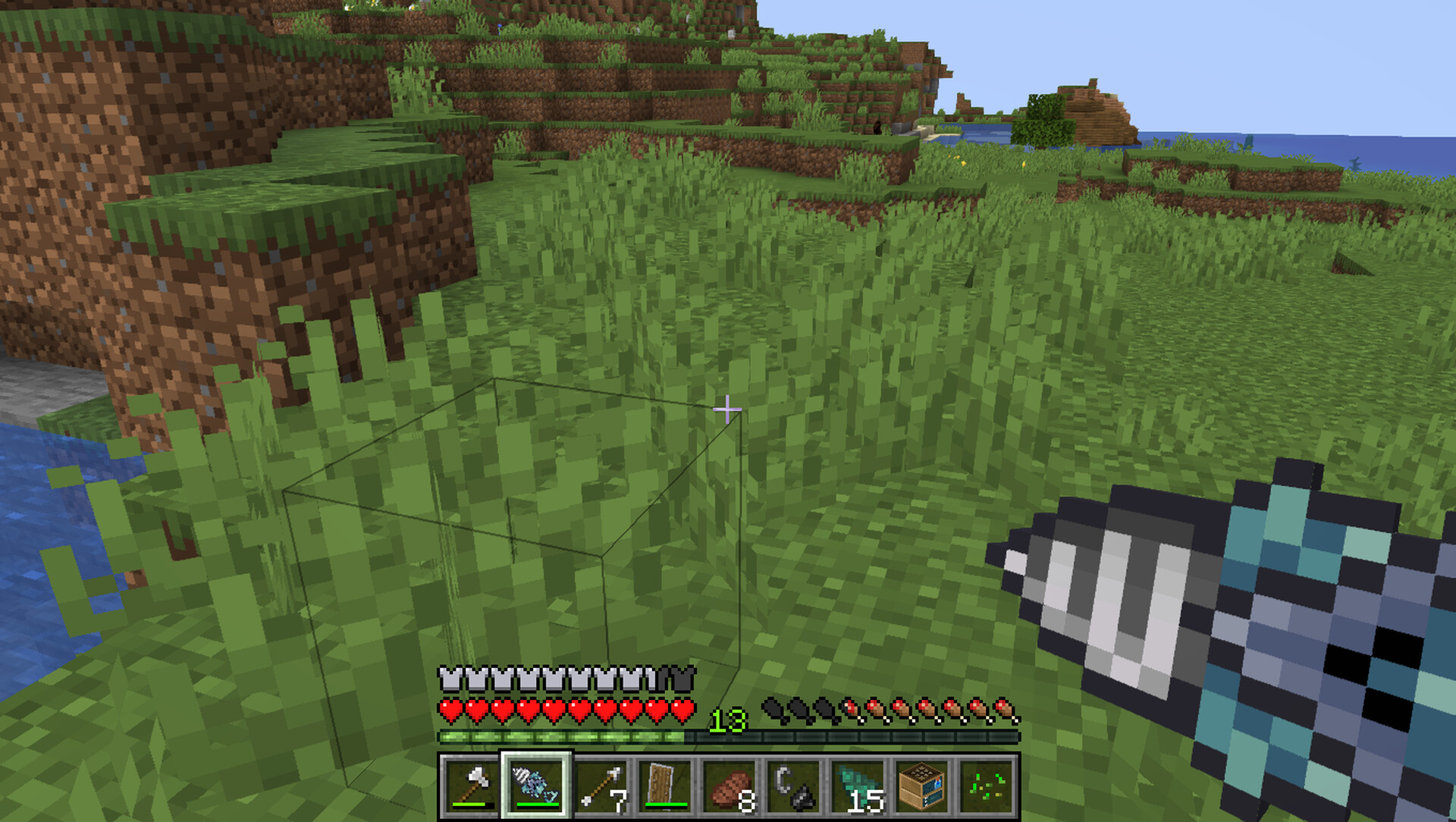Screen dimensions: 1456x822
Task: Choose the arrows stack in the hotbar
Action: [x=601, y=786]
